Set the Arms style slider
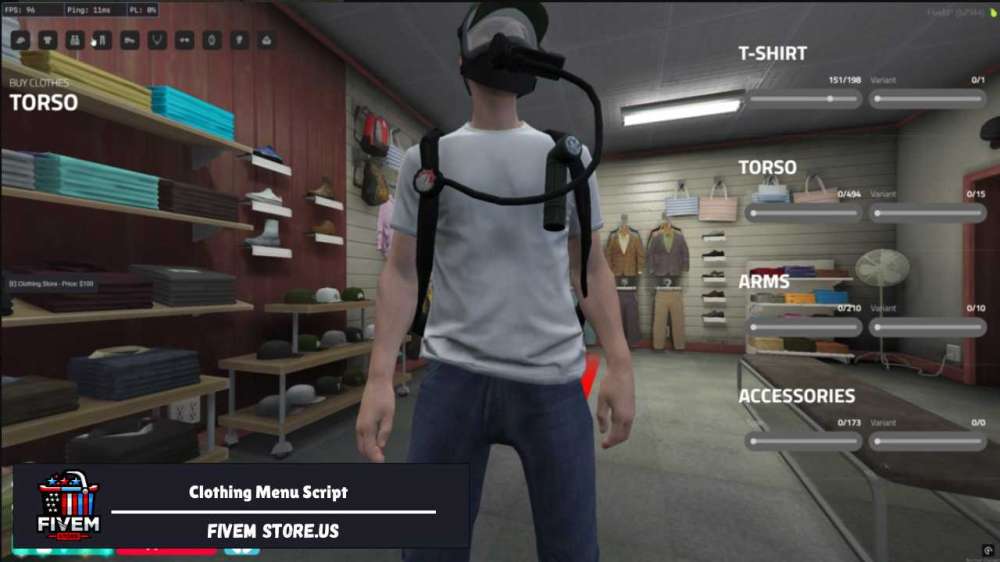1000x562 pixels. (x=803, y=327)
